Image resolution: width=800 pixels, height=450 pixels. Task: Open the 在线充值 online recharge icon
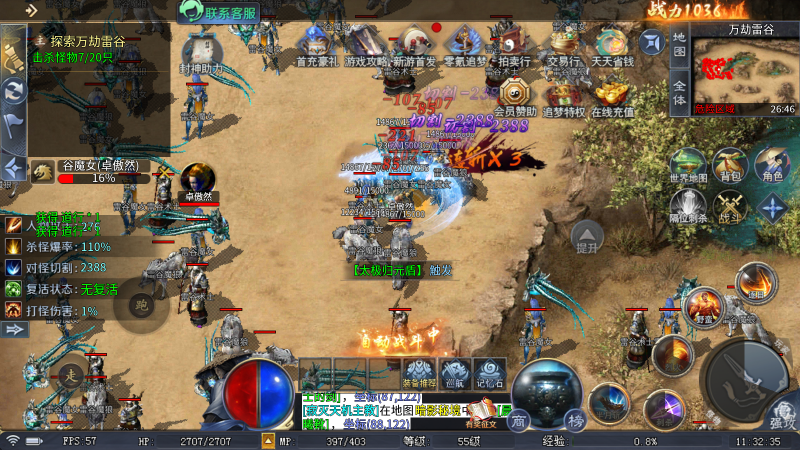click(x=613, y=94)
